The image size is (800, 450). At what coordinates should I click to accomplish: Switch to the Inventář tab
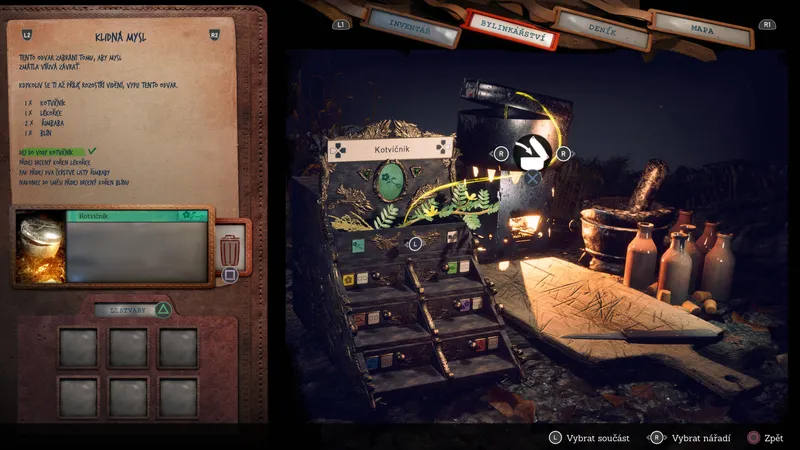click(x=412, y=25)
